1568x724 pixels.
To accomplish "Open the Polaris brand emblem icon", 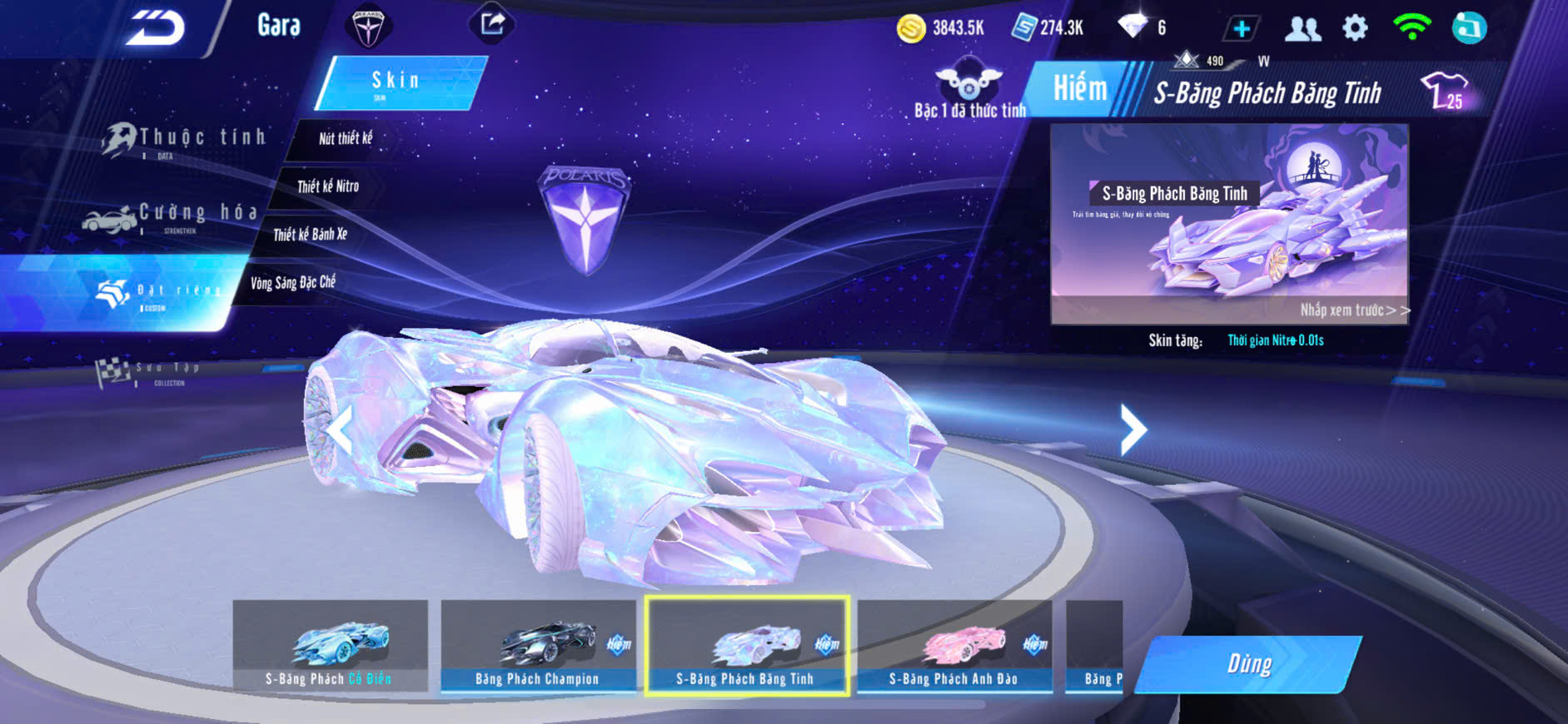I will point(367,27).
